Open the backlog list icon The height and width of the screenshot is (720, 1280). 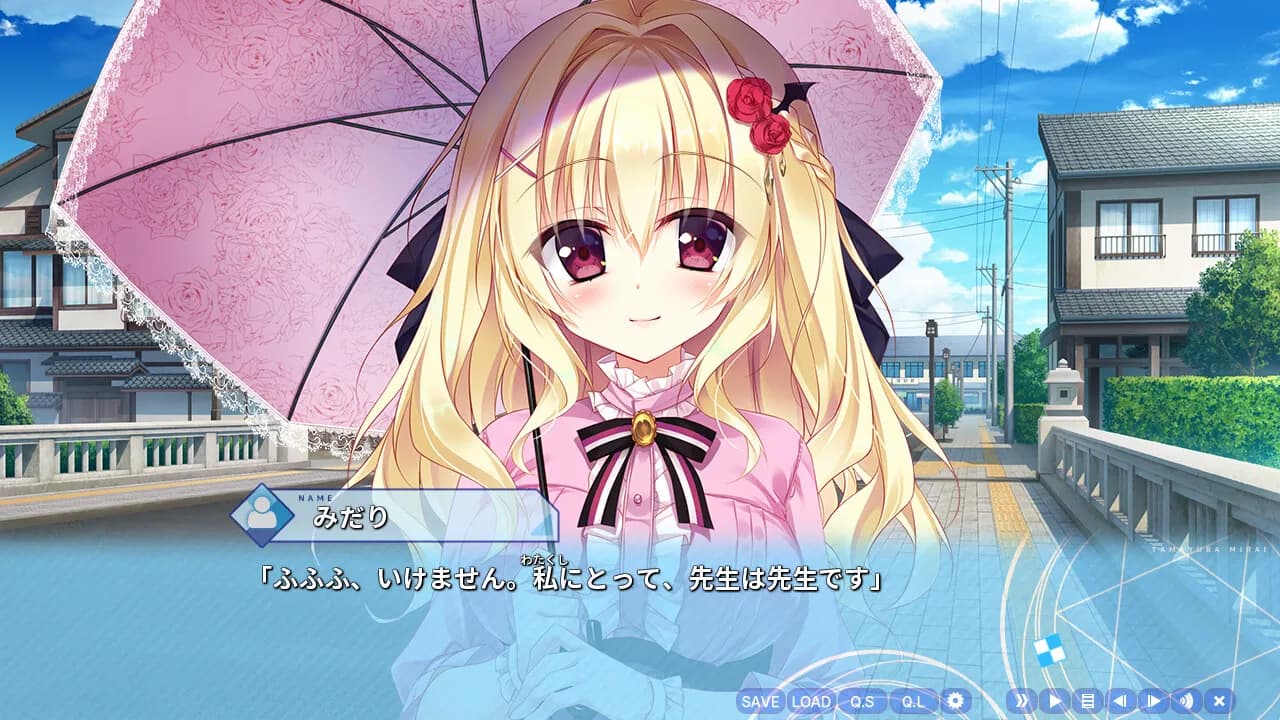click(x=1087, y=701)
